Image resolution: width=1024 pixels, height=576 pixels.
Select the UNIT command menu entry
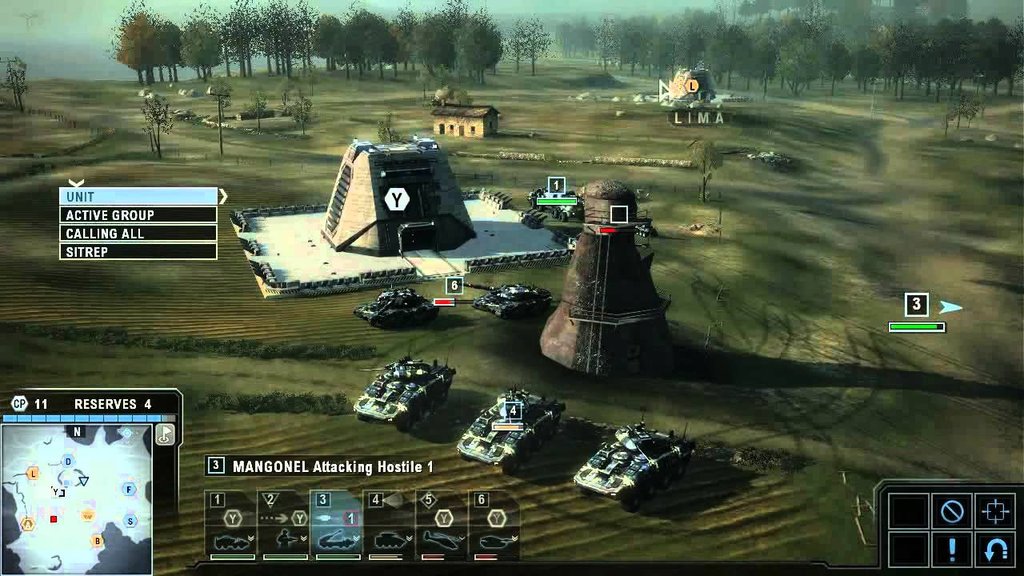[138, 197]
